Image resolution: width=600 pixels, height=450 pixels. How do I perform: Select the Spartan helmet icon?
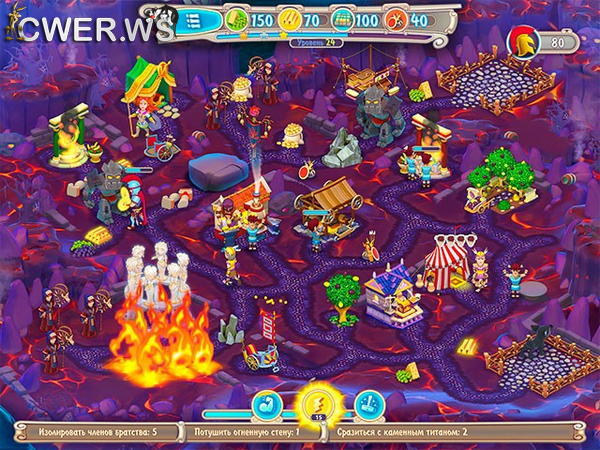pos(522,41)
